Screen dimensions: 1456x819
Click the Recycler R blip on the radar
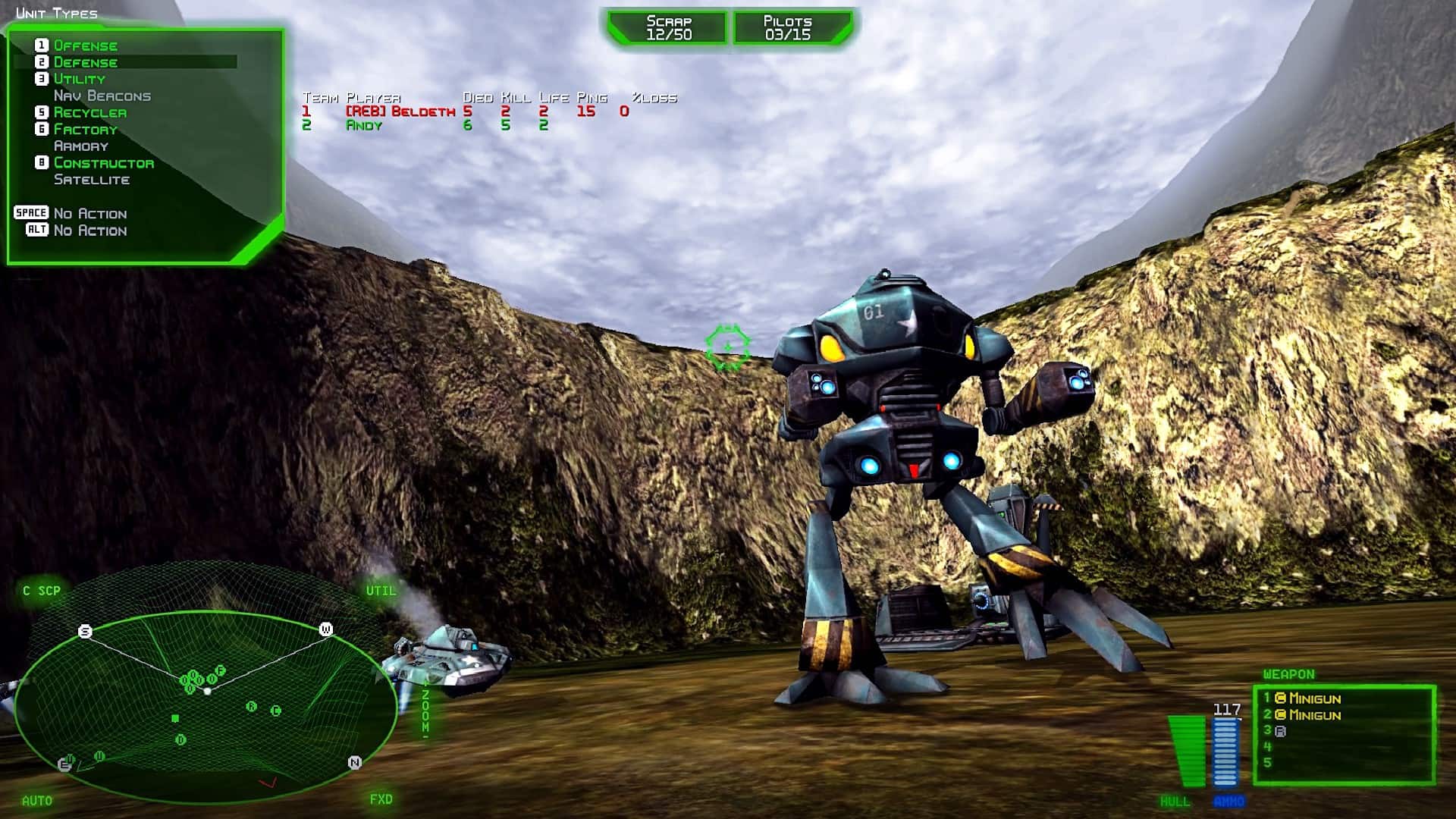[252, 706]
